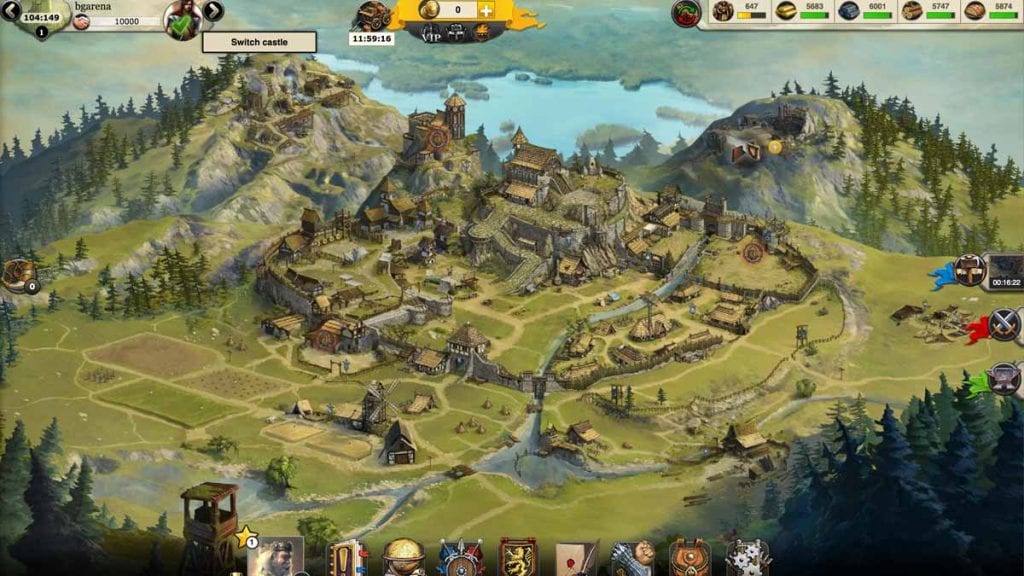Open the blacksmith anvil on the blue banner
This screenshot has width=1024, height=576.
tap(968, 270)
